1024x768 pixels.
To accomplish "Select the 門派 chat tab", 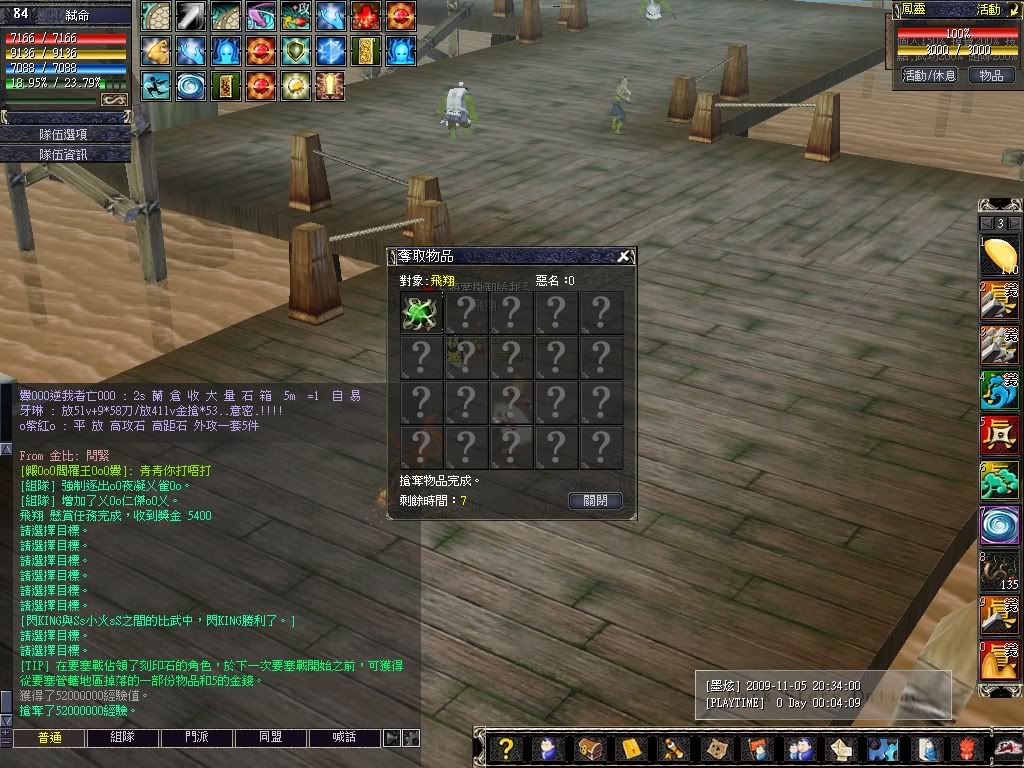I will coord(197,738).
